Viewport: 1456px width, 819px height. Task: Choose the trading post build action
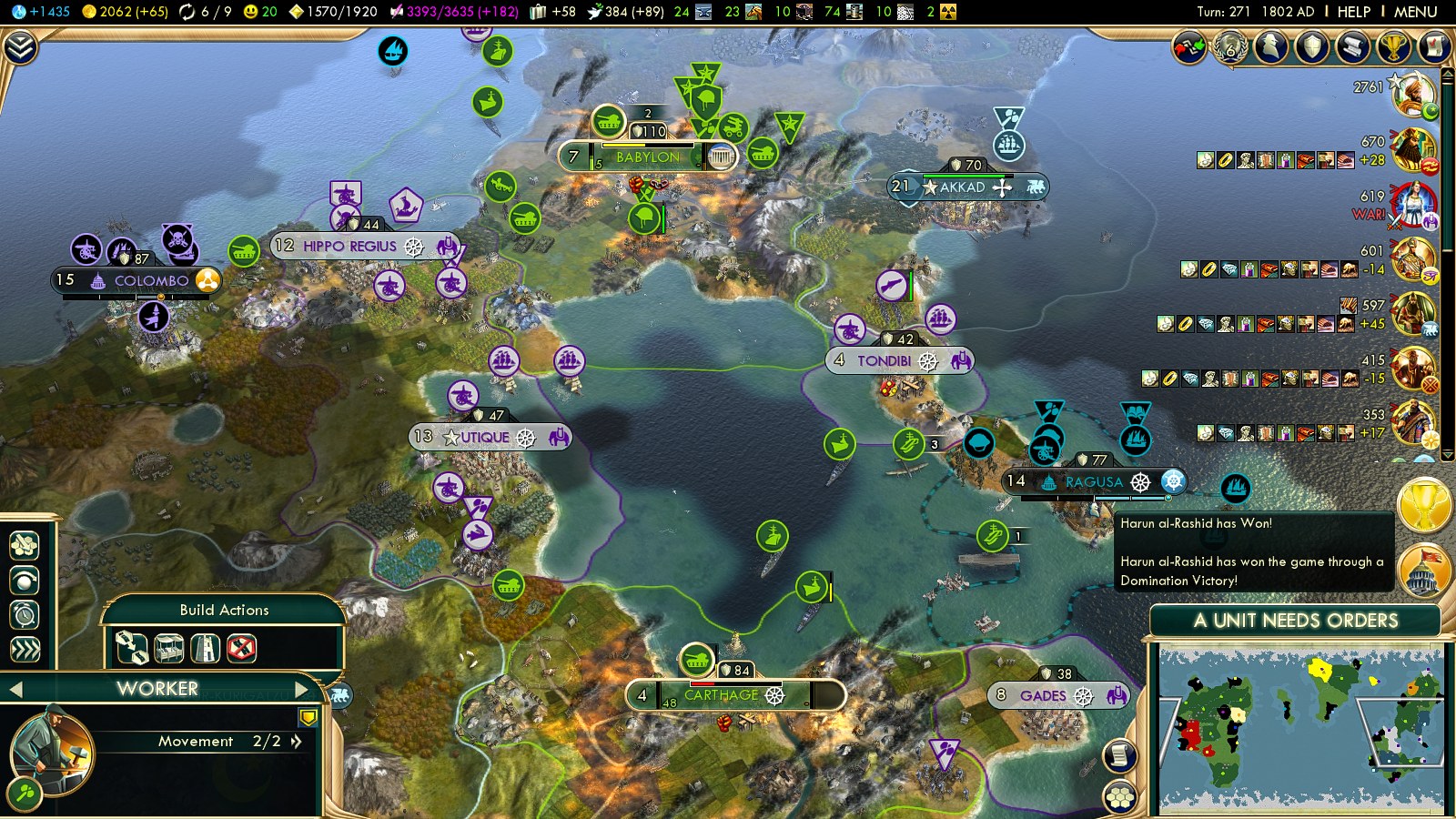(169, 649)
